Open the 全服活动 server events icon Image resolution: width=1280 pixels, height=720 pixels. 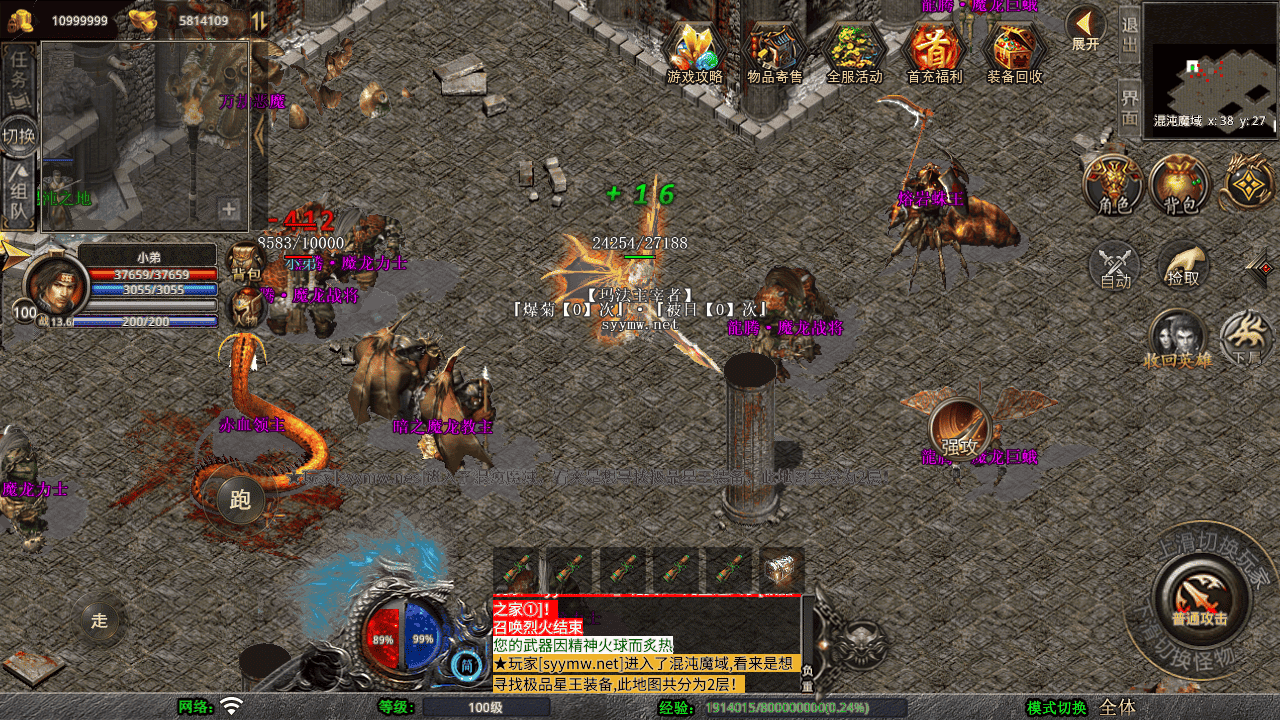pyautogui.click(x=855, y=50)
